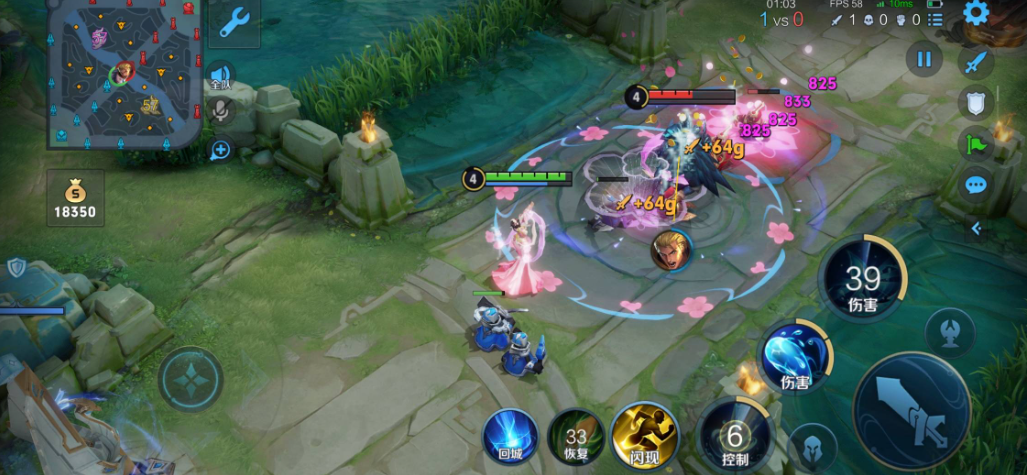
Task: Tap the large sword basic attack button
Action: (x=910, y=410)
